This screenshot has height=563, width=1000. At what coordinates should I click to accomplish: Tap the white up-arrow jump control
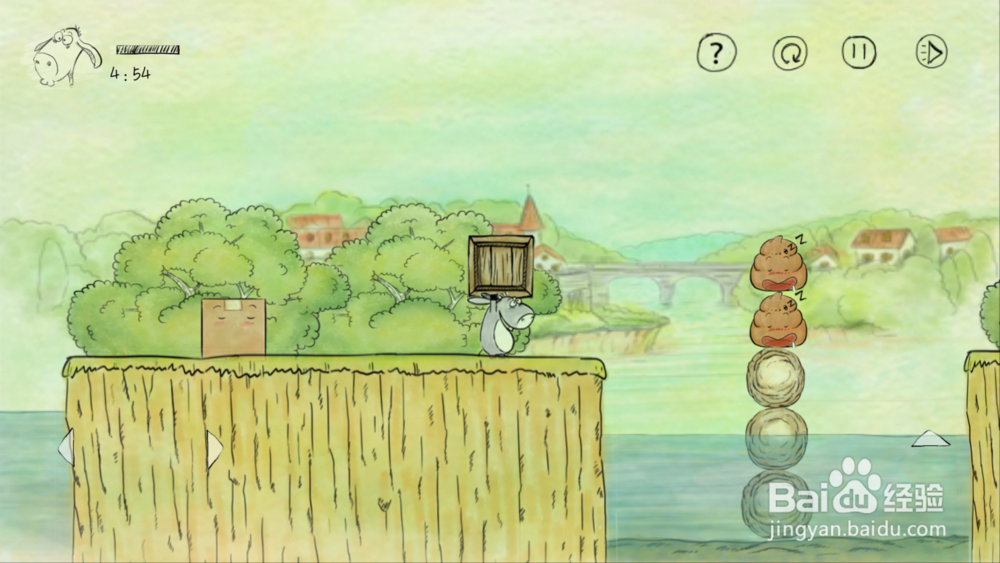[x=930, y=438]
